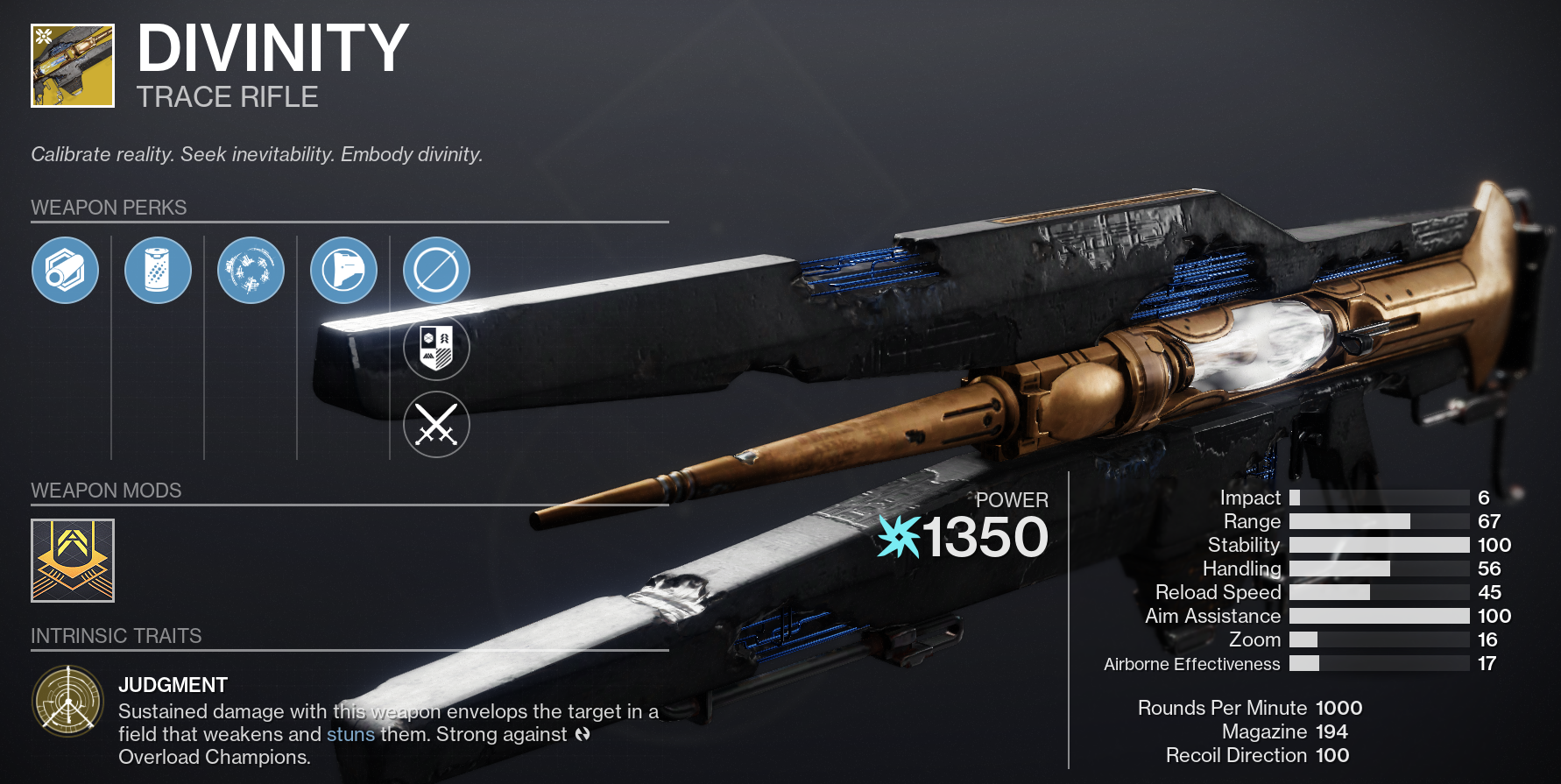Viewport: 1561px width, 784px height.
Task: Enable the Crucible tracker shield badge
Action: point(436,348)
